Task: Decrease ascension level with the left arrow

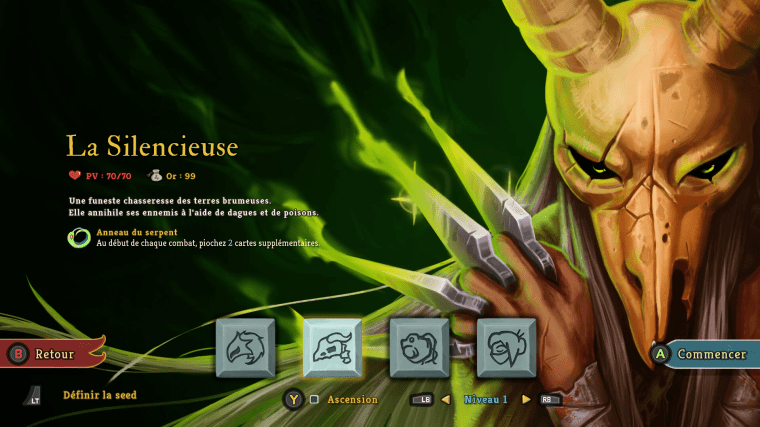Action: tap(446, 399)
